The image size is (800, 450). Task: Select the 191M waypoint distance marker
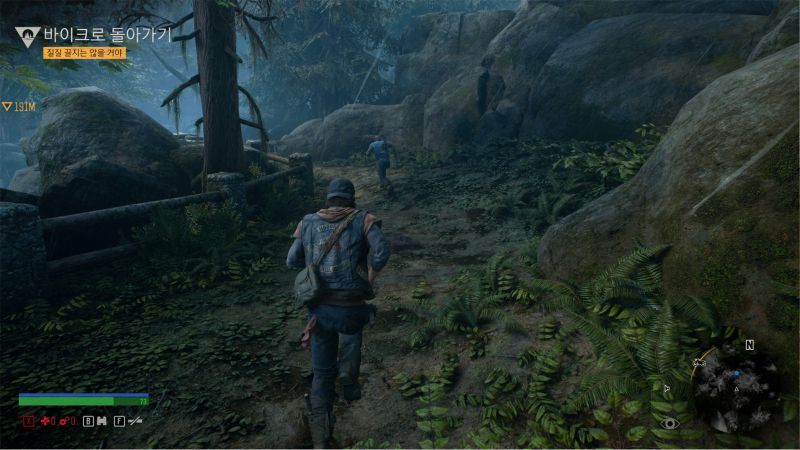[20, 106]
